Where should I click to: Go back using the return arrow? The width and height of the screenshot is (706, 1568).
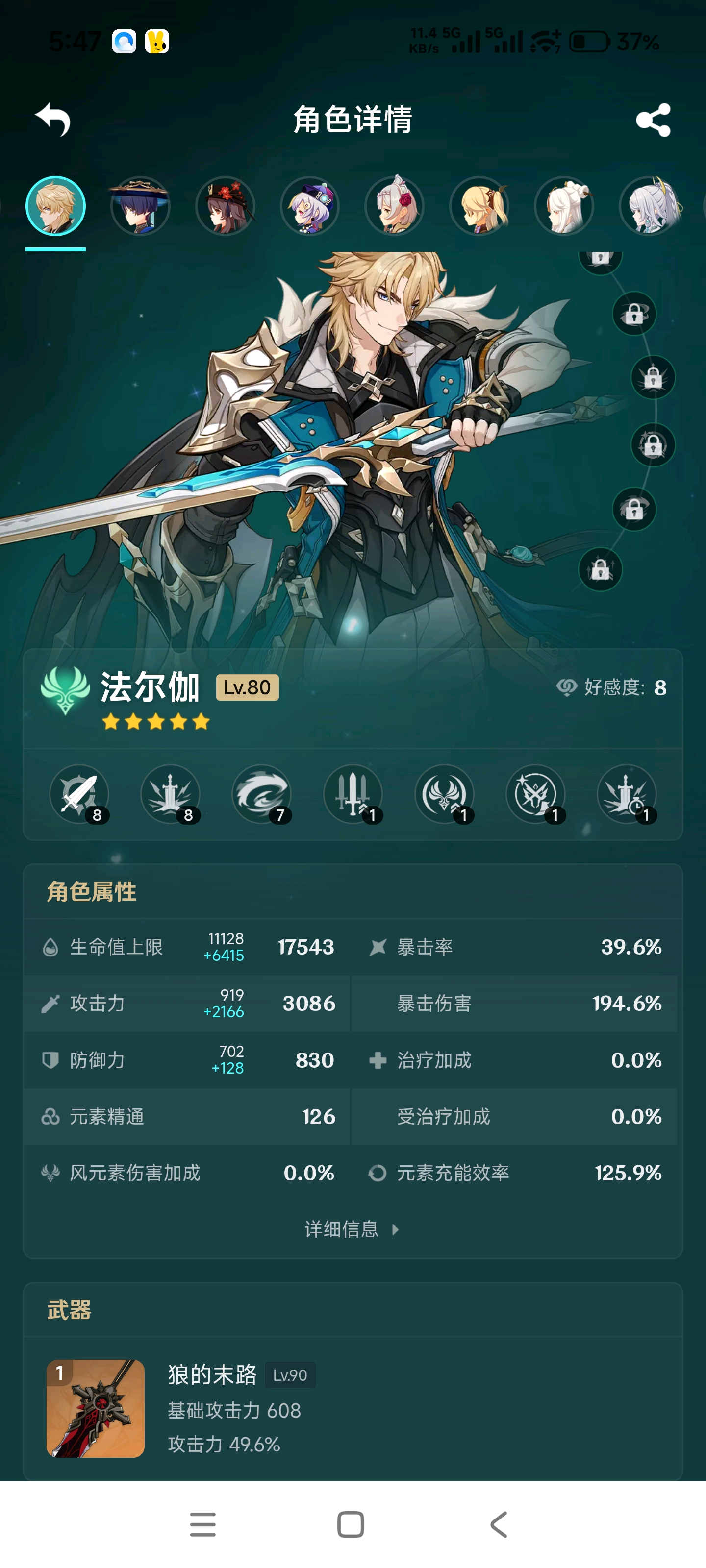tap(53, 119)
